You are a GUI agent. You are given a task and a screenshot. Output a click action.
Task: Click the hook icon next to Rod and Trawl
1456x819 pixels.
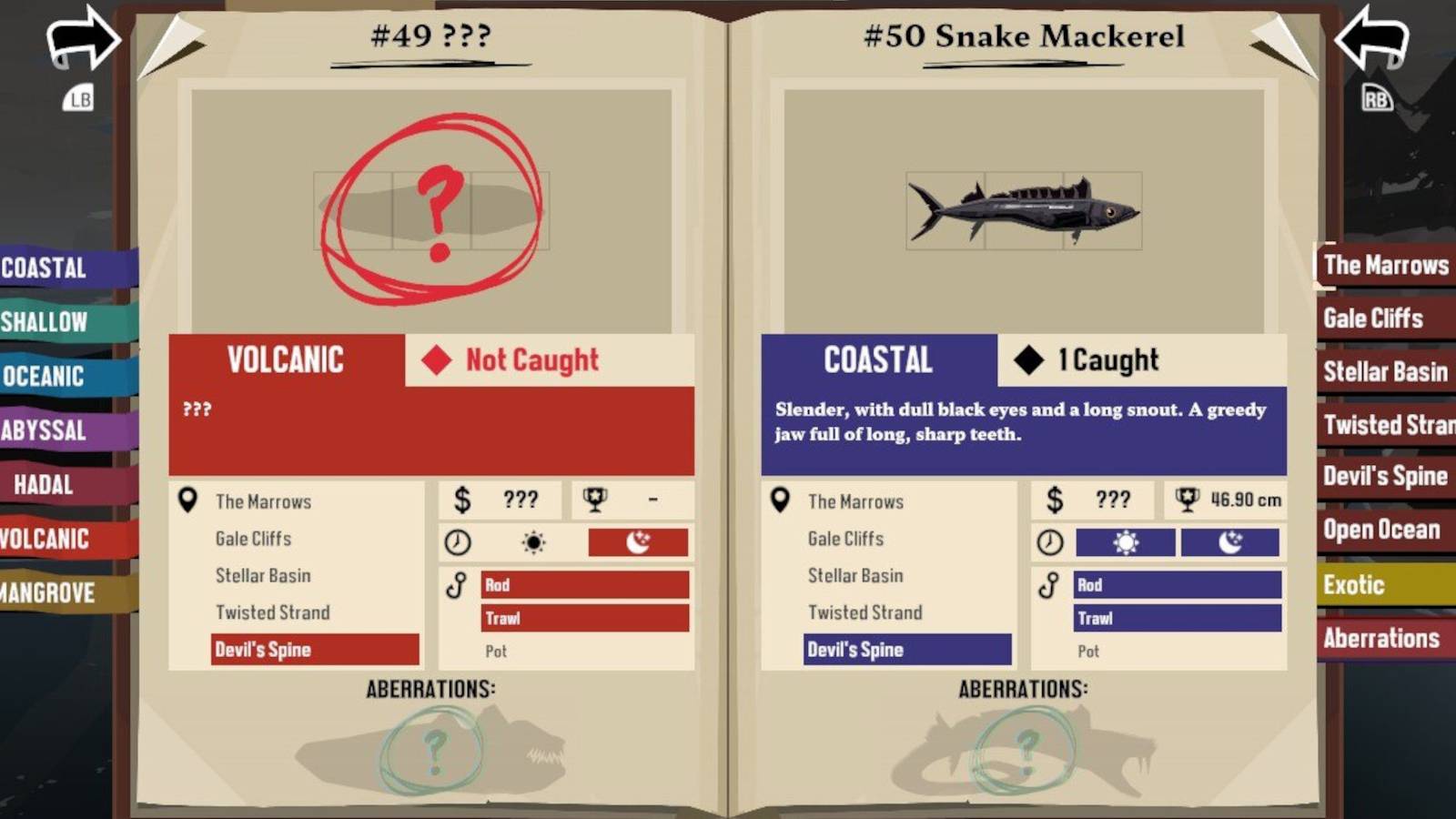tap(1049, 585)
